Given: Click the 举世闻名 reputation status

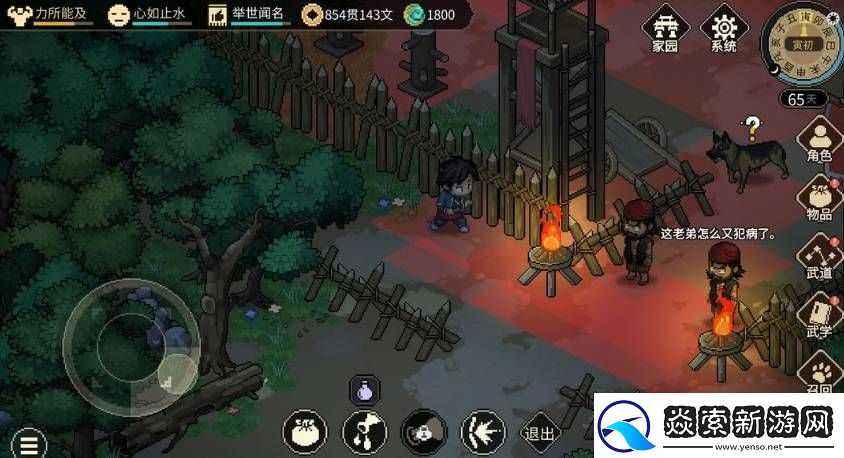Looking at the screenshot, I should click(x=250, y=14).
